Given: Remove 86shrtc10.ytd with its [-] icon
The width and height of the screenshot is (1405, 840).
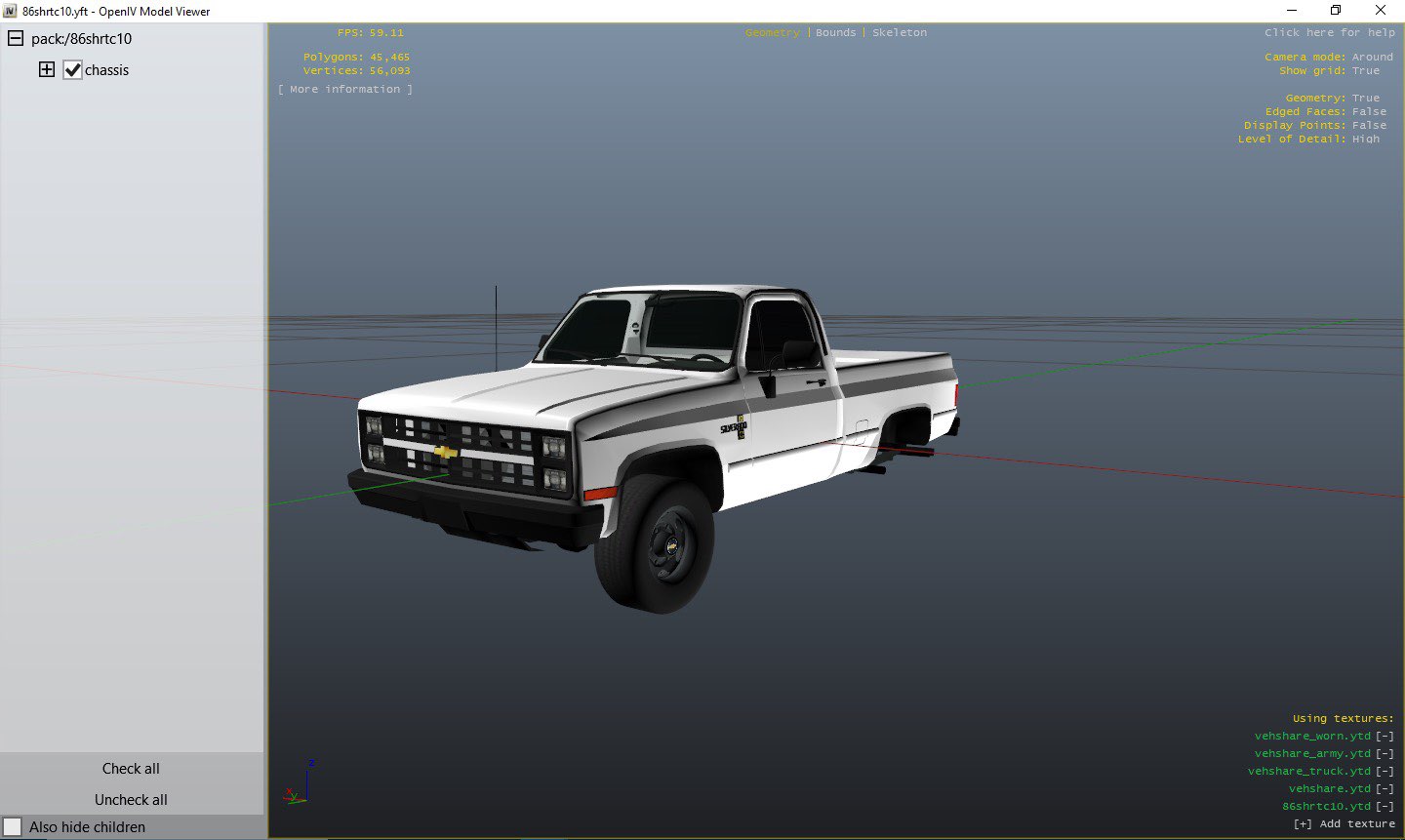Looking at the screenshot, I should [x=1385, y=806].
